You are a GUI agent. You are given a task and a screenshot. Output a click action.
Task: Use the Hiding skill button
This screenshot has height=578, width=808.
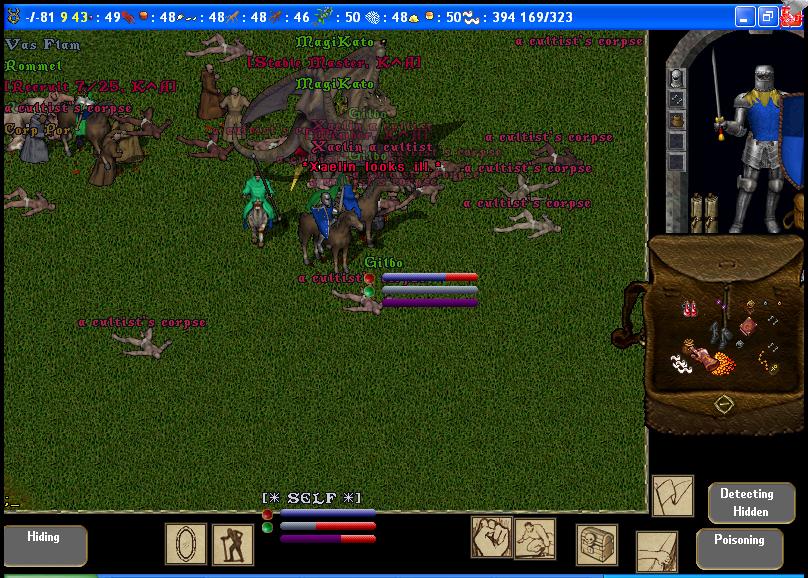pyautogui.click(x=44, y=545)
